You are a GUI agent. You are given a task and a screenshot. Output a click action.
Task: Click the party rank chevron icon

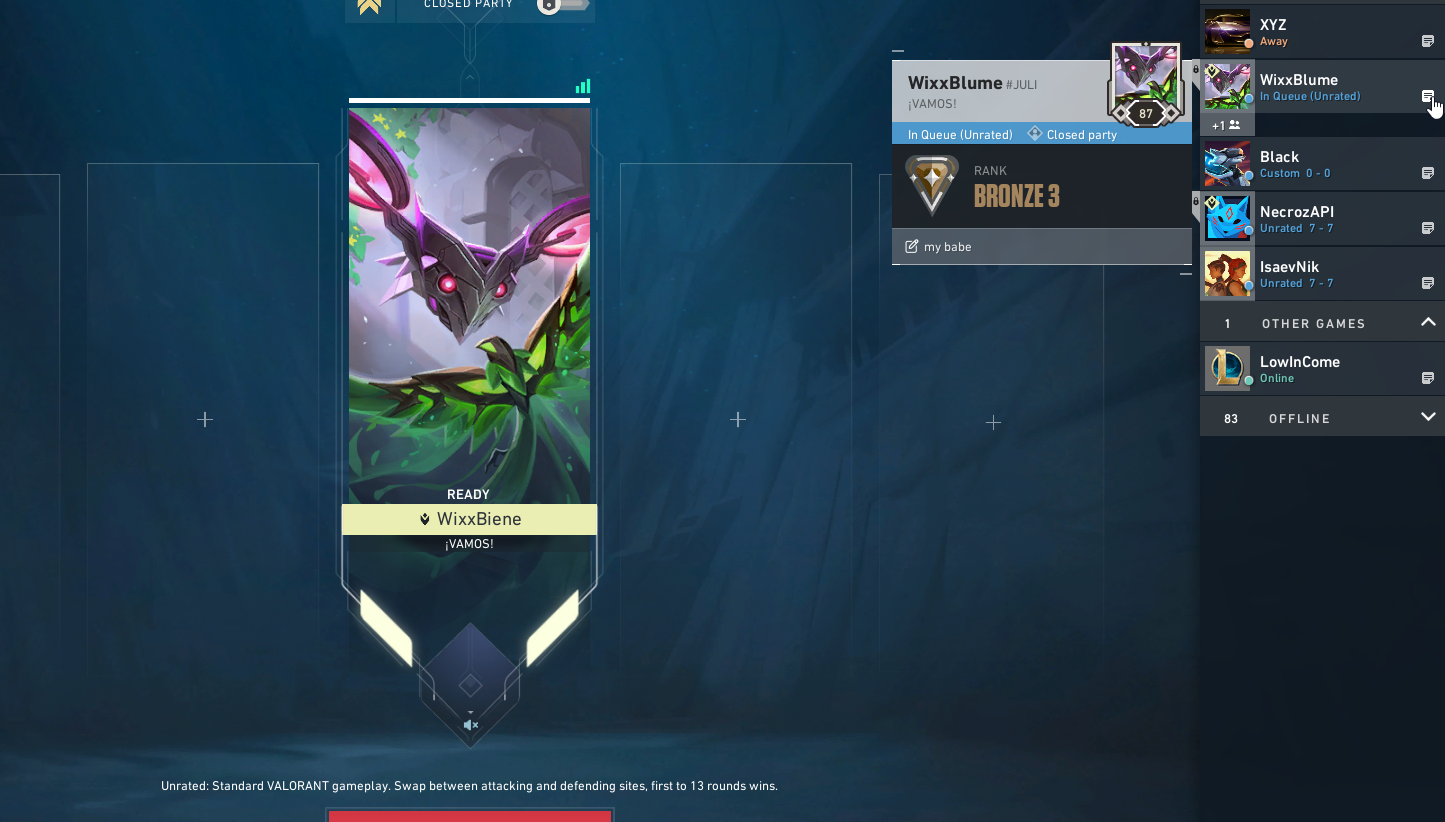coord(369,6)
